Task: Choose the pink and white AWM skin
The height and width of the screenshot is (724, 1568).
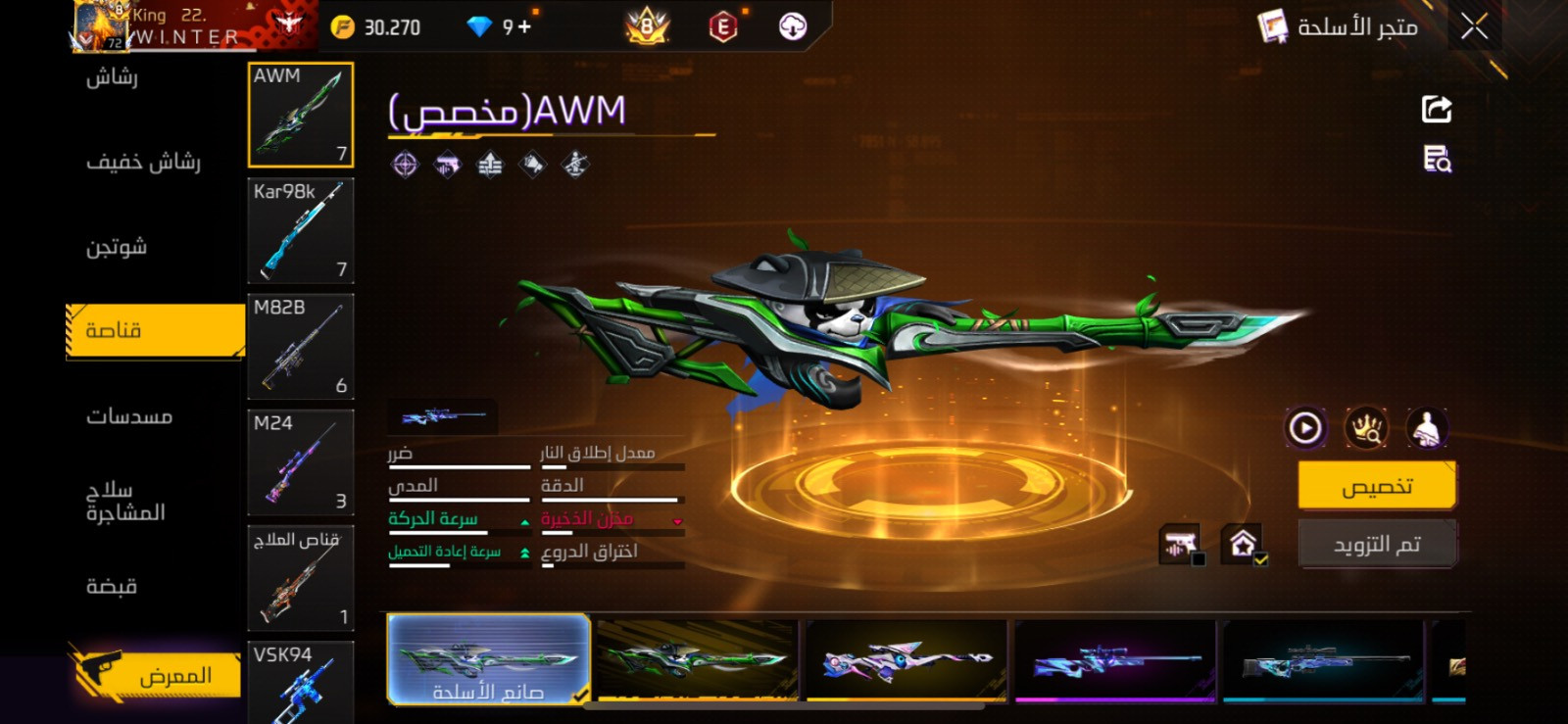Action: coord(906,660)
